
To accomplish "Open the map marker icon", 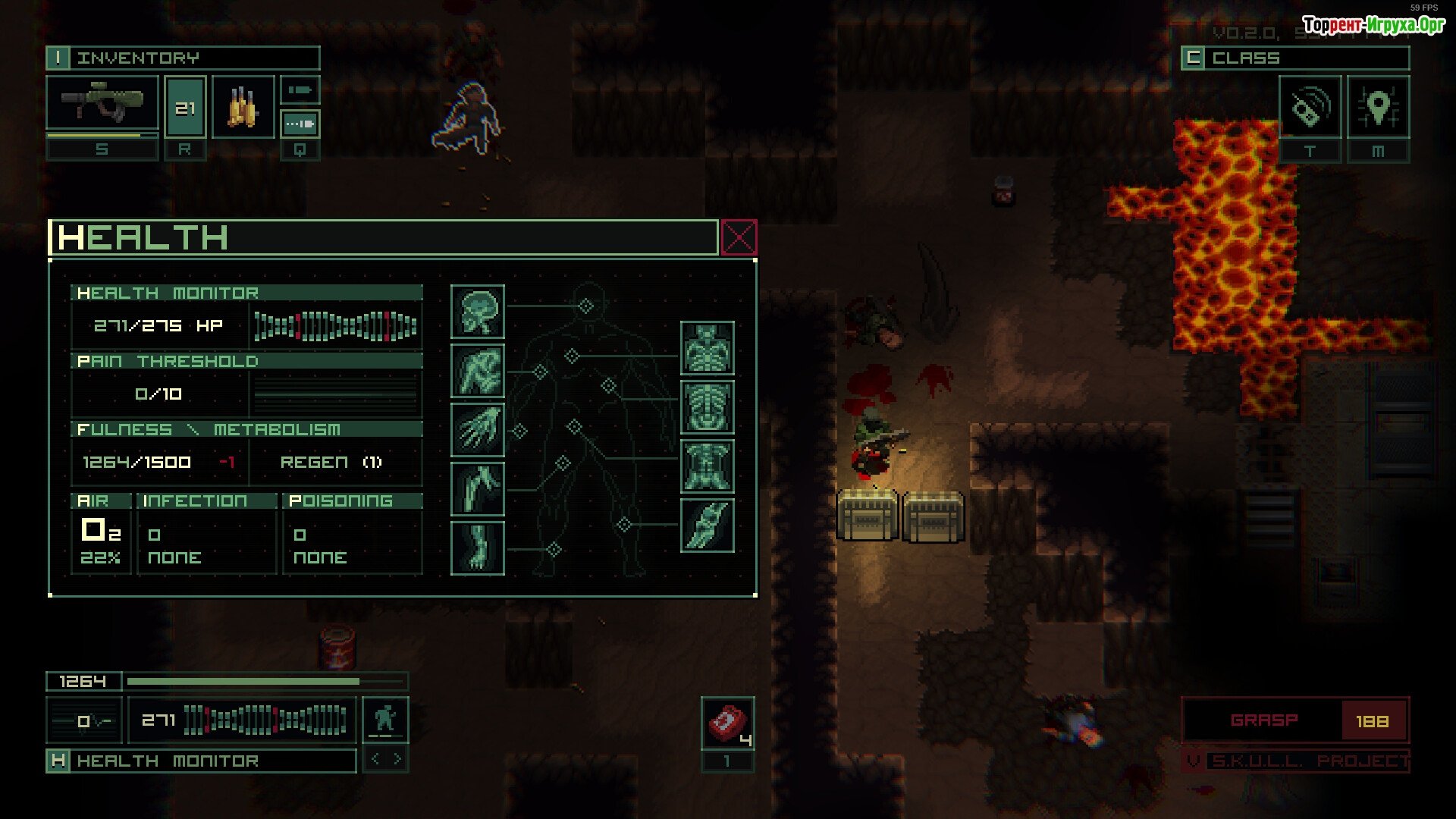I will coord(1378,107).
